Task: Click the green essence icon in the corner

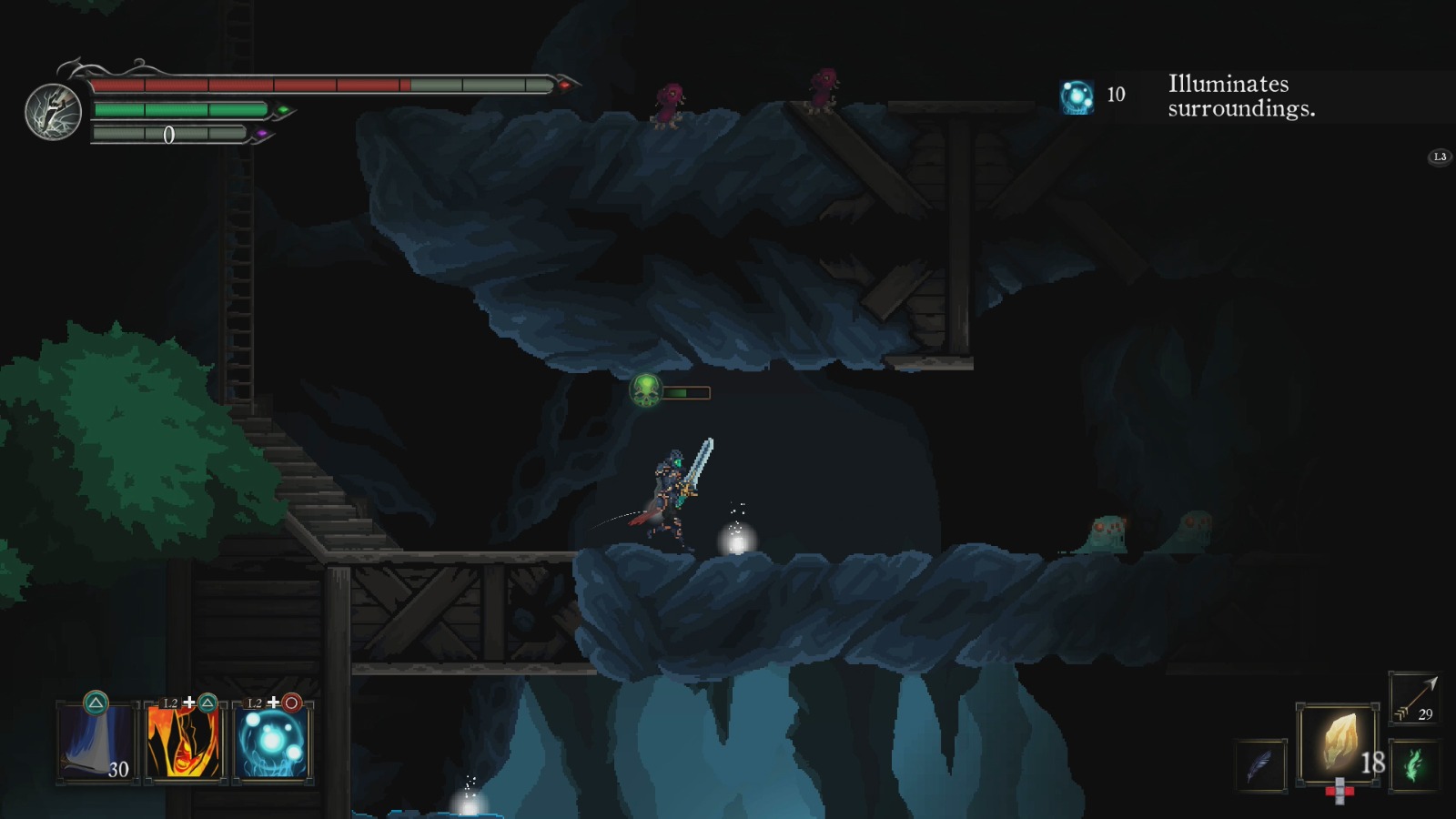Action: (x=1414, y=763)
